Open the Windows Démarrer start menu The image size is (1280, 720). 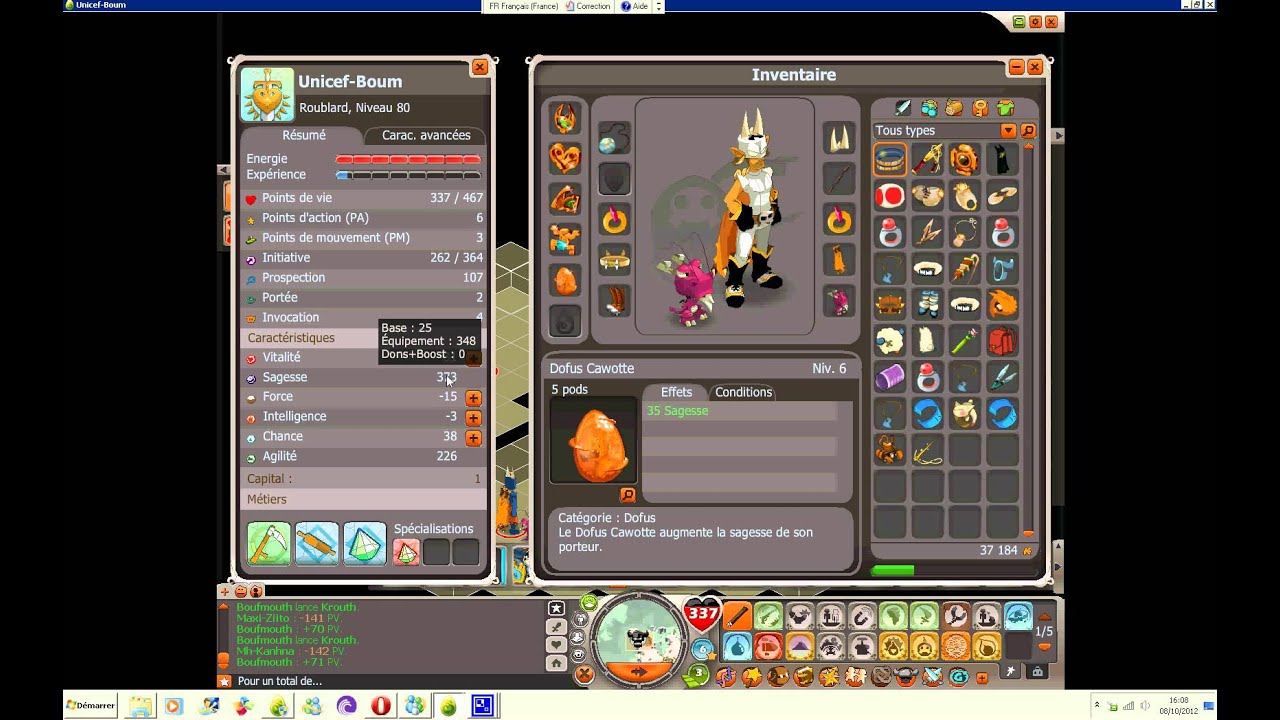coord(91,705)
